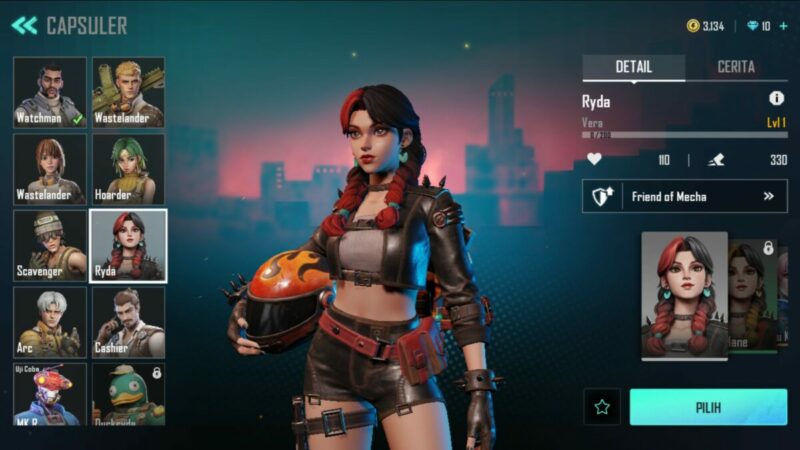Screen dimensions: 800x450
Task: Expand the Friend of Mecha skill
Action: pos(685,197)
